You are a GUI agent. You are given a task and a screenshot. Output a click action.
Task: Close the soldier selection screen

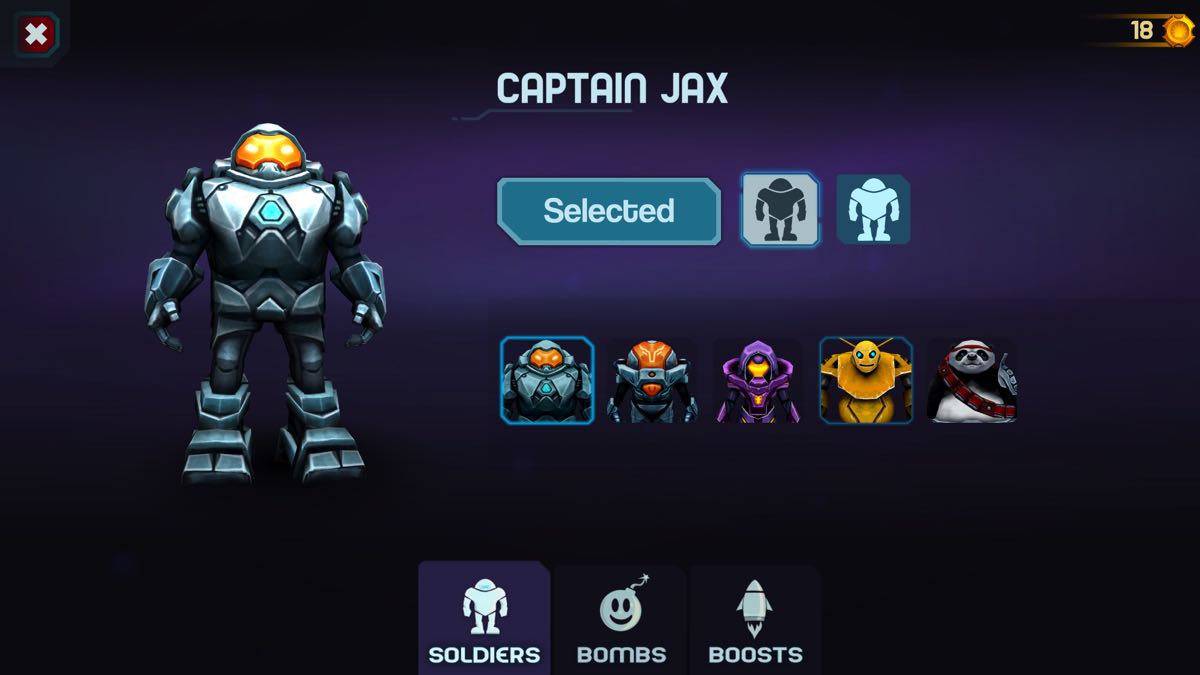tap(36, 35)
